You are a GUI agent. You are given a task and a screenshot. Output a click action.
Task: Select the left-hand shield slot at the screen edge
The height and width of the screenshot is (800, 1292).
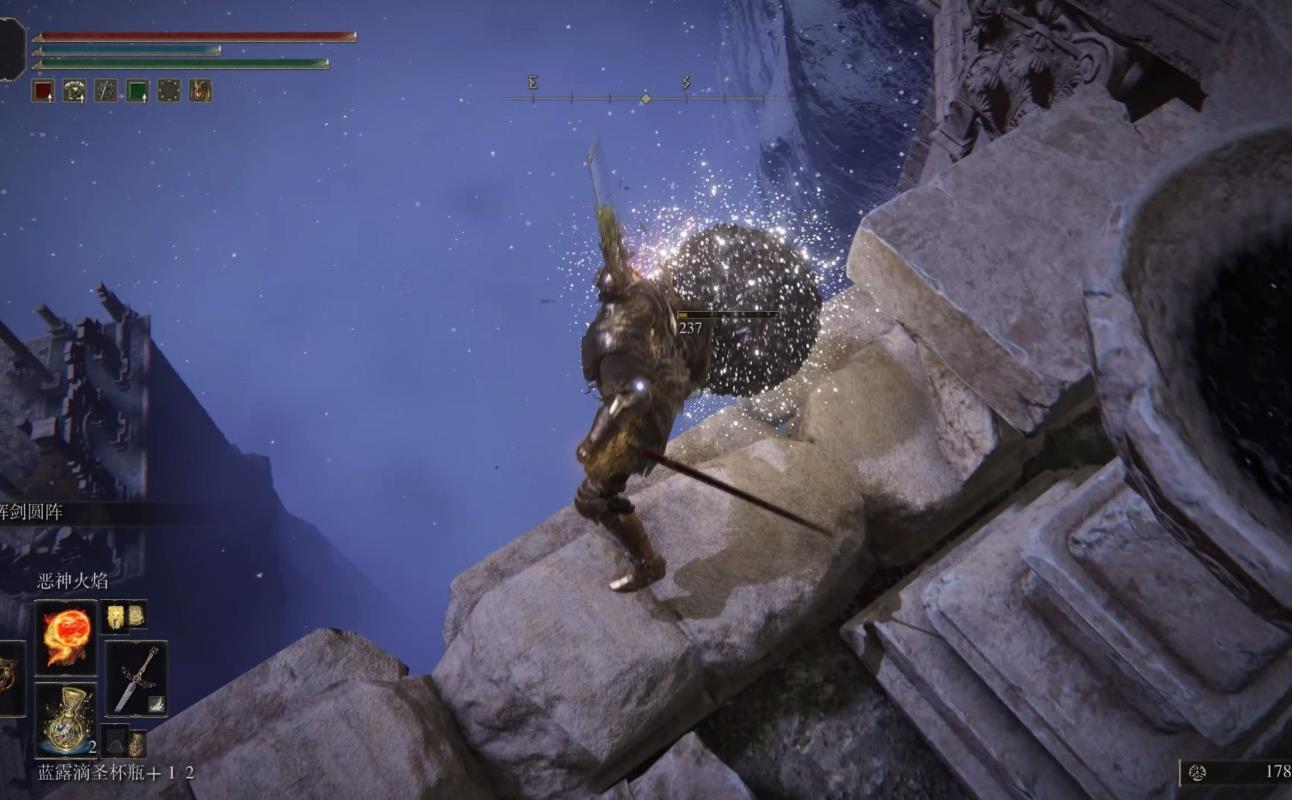8,678
